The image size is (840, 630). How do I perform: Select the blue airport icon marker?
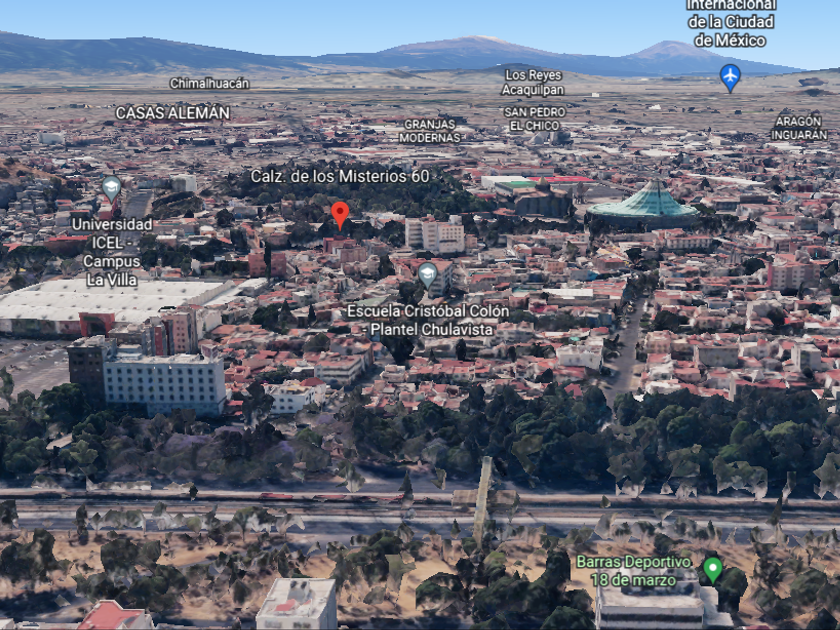tap(731, 75)
